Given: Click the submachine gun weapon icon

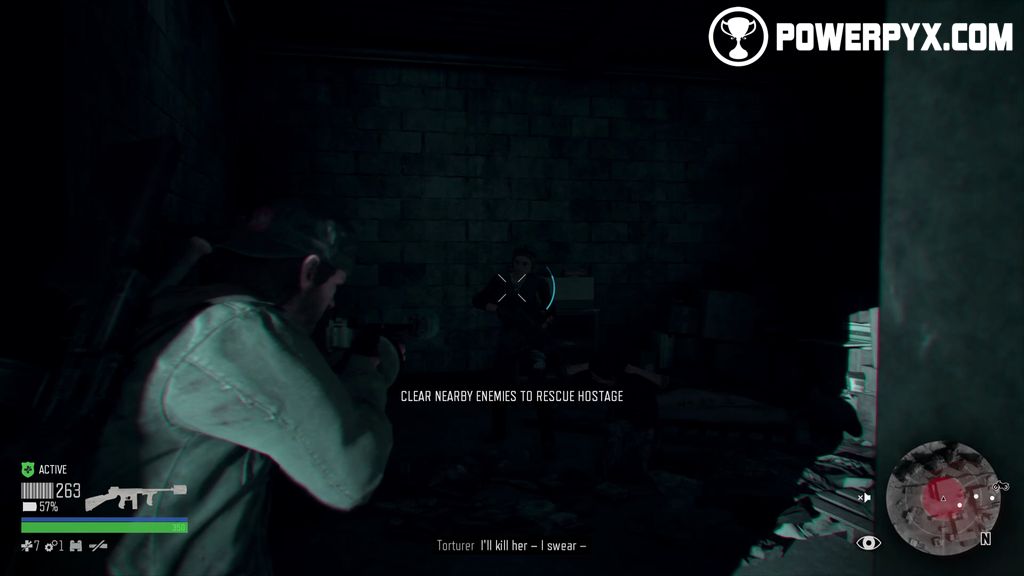Looking at the screenshot, I should 136,496.
